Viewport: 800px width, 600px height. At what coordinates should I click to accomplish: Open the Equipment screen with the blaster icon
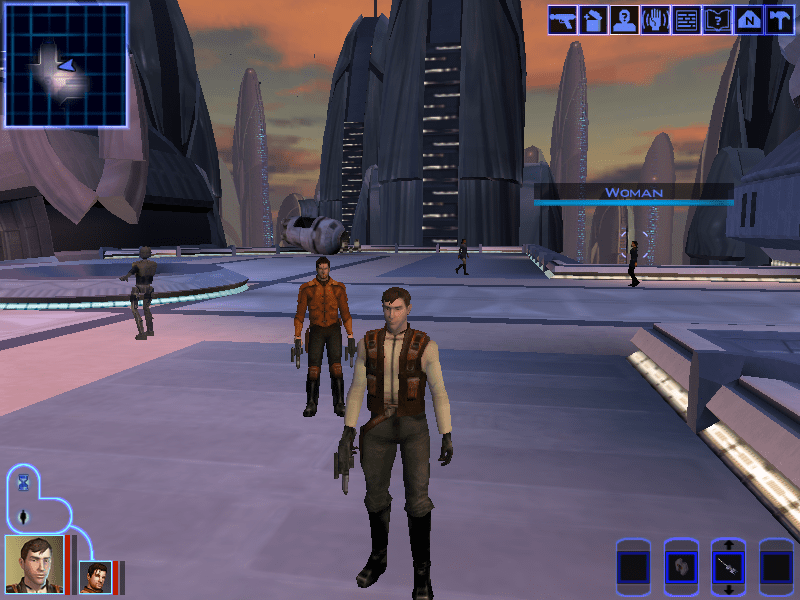click(x=562, y=20)
